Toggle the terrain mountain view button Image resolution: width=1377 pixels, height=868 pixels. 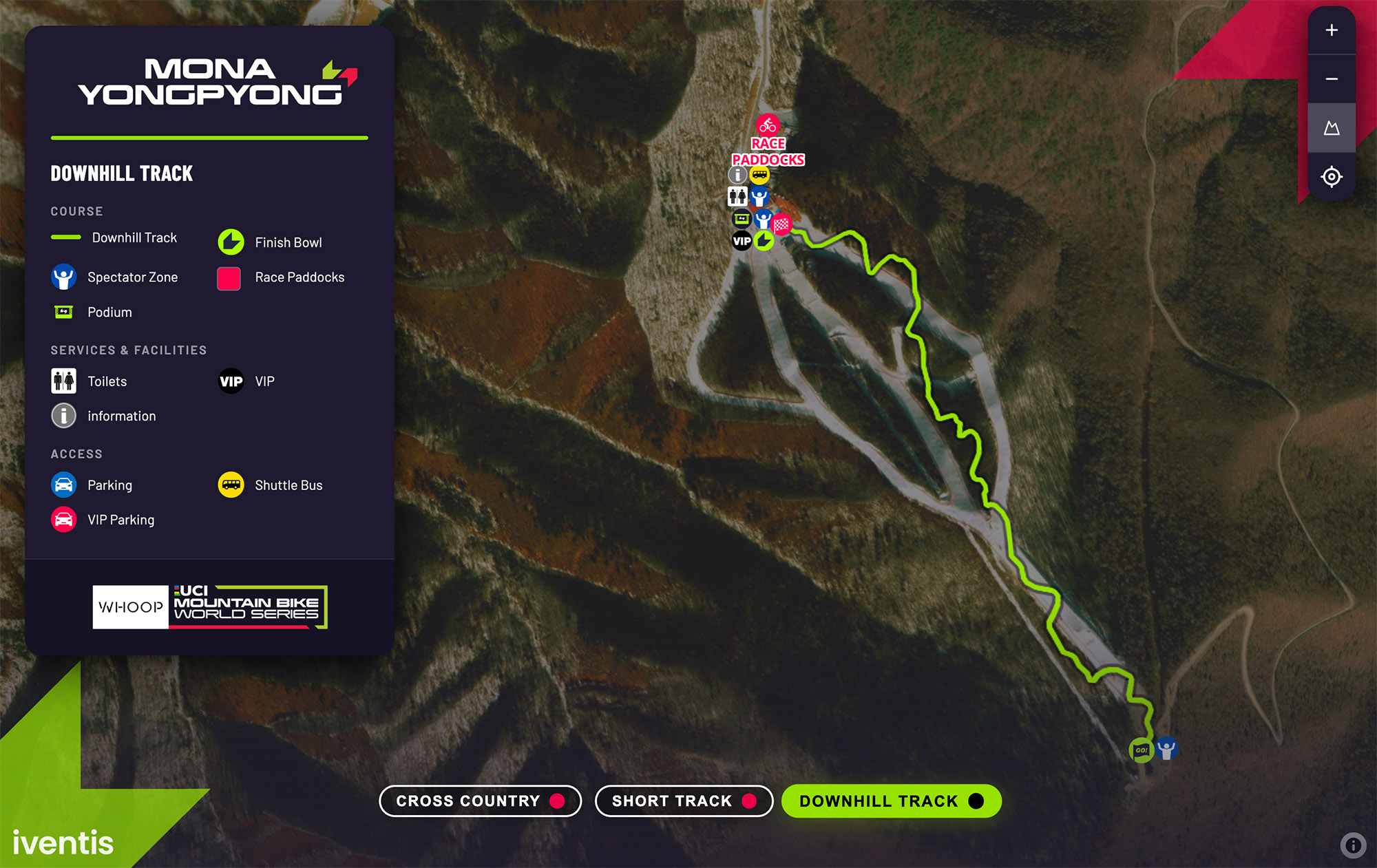[x=1332, y=128]
